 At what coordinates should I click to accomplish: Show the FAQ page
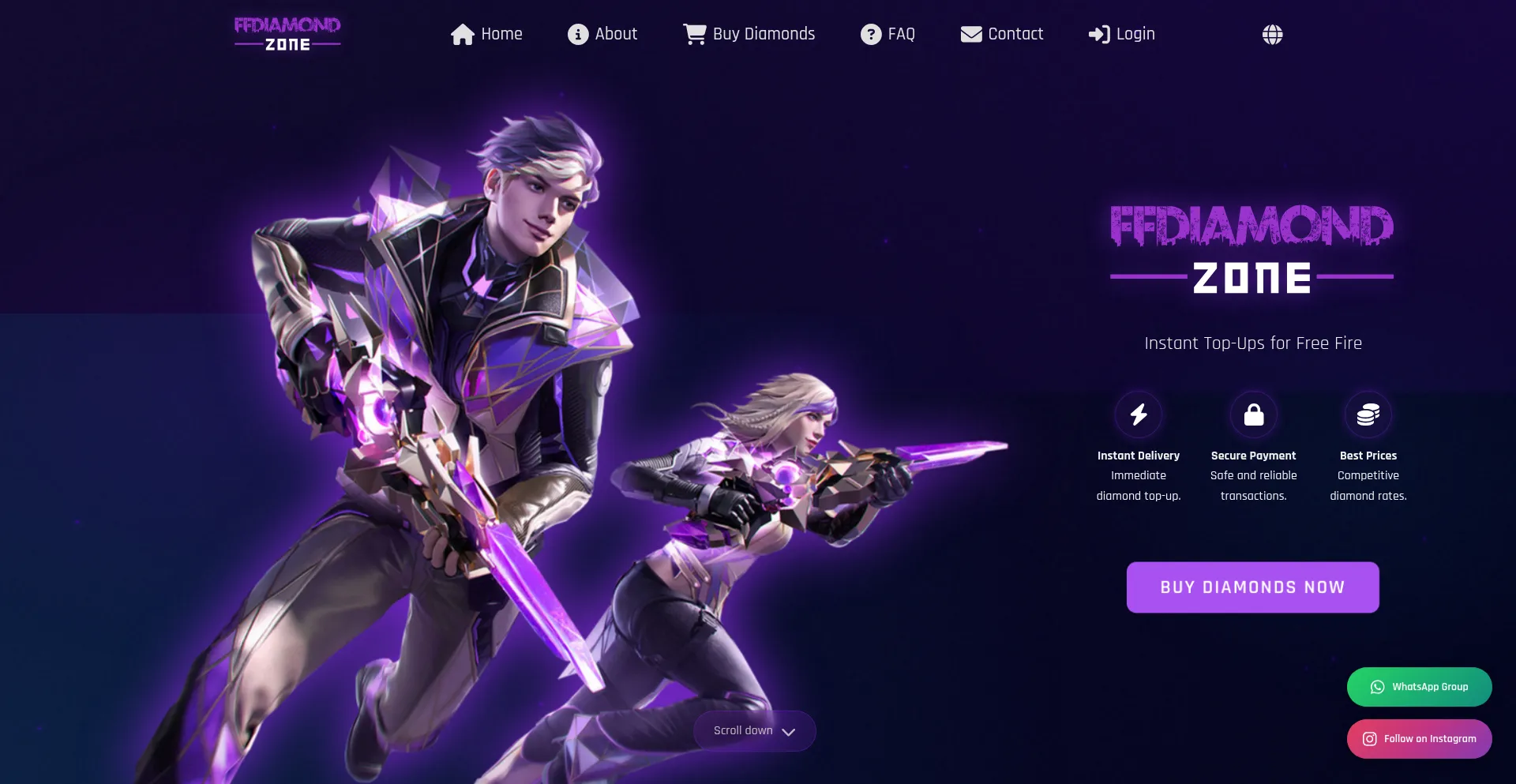[887, 34]
